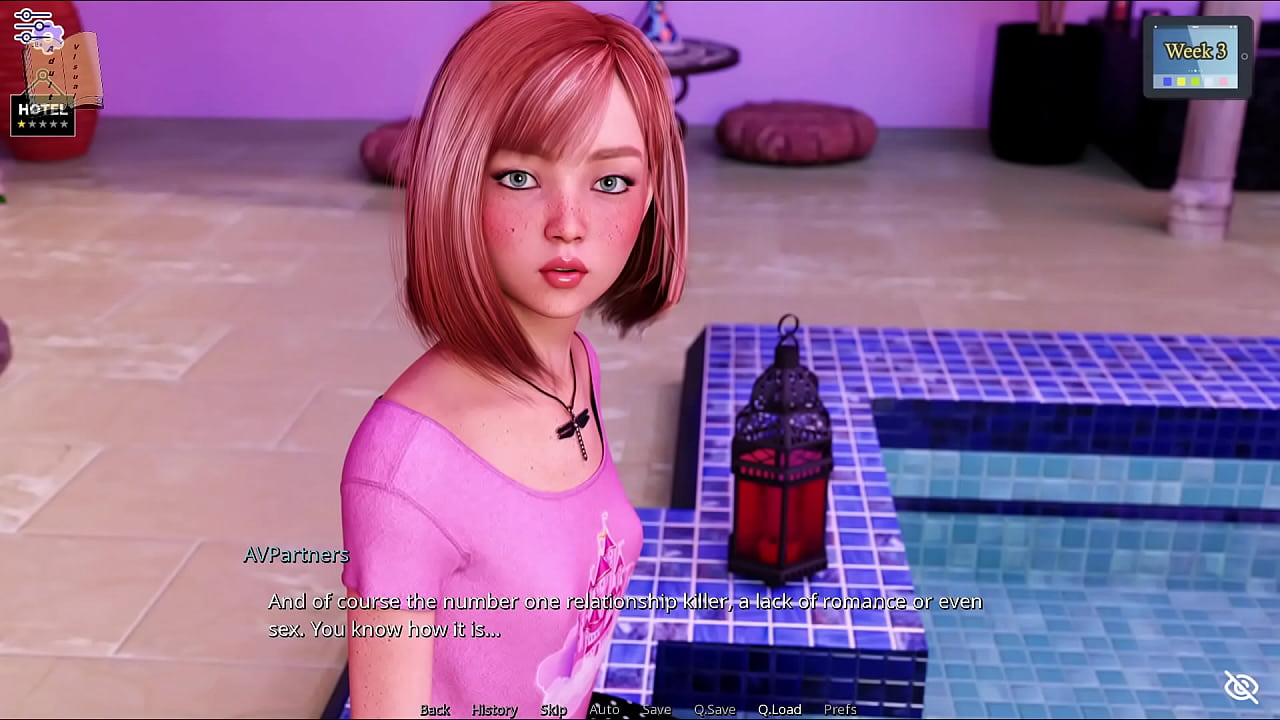Image resolution: width=1280 pixels, height=720 pixels.
Task: Open the Save game screen
Action: [x=656, y=709]
